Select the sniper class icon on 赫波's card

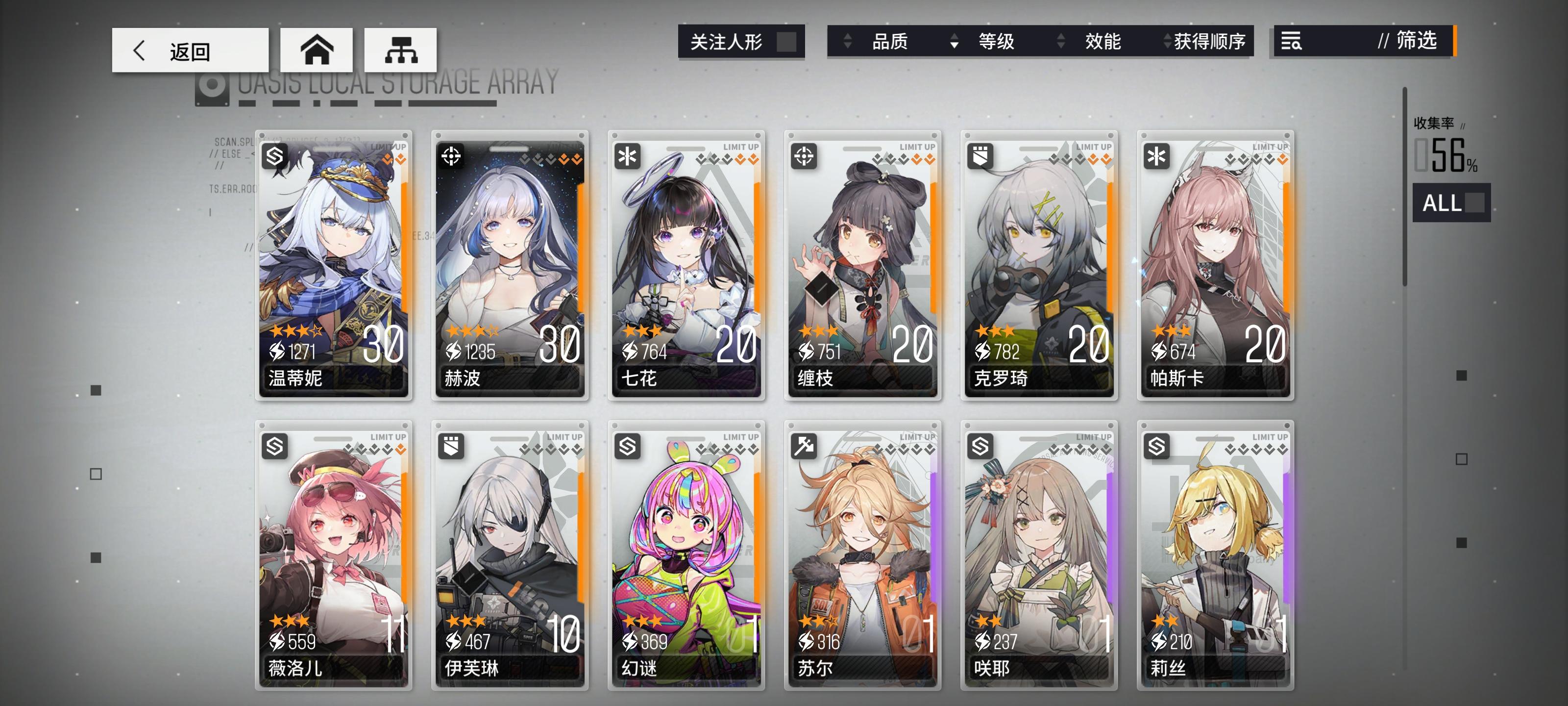tap(452, 156)
